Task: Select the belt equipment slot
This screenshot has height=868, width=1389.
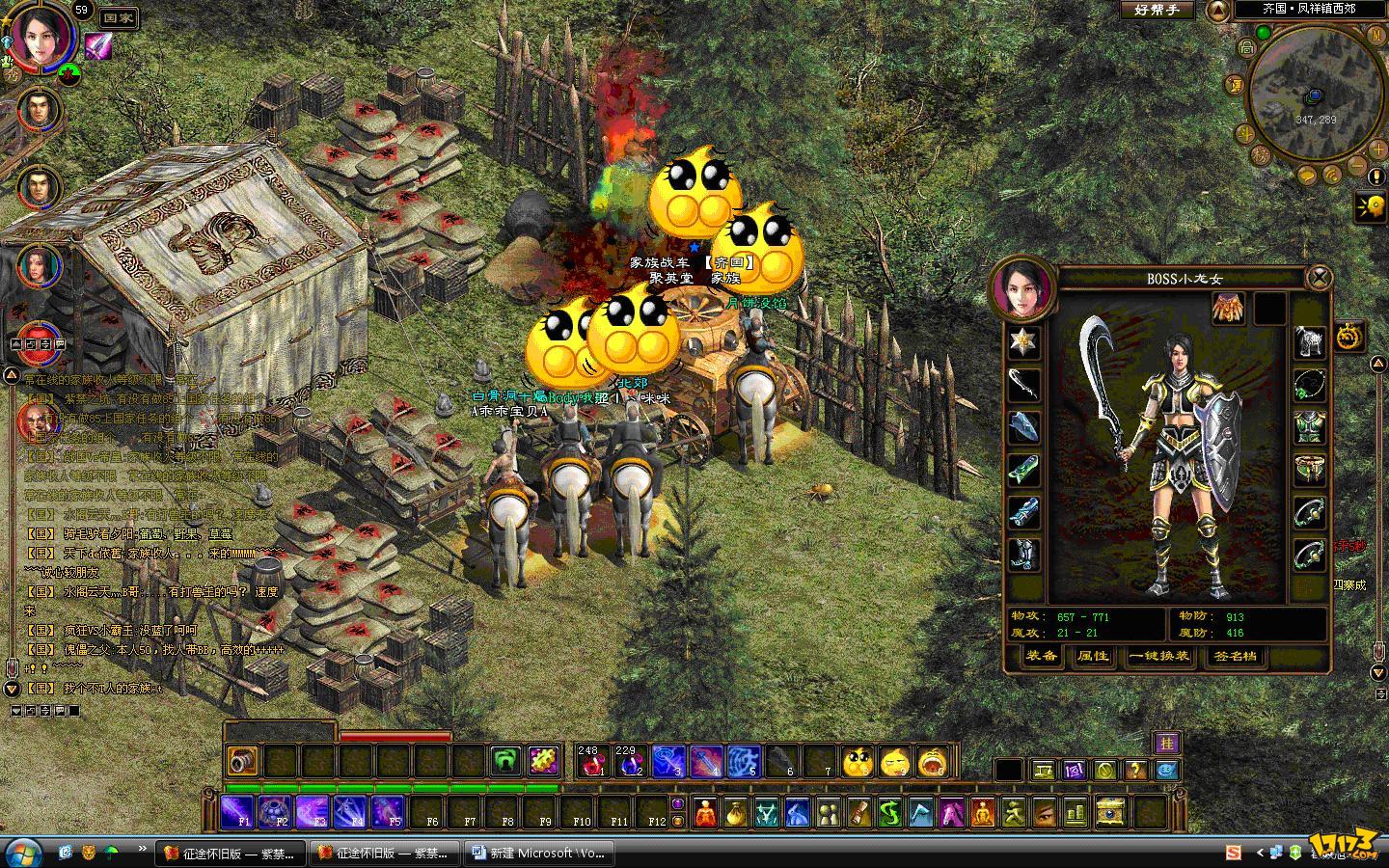Action: (1309, 470)
